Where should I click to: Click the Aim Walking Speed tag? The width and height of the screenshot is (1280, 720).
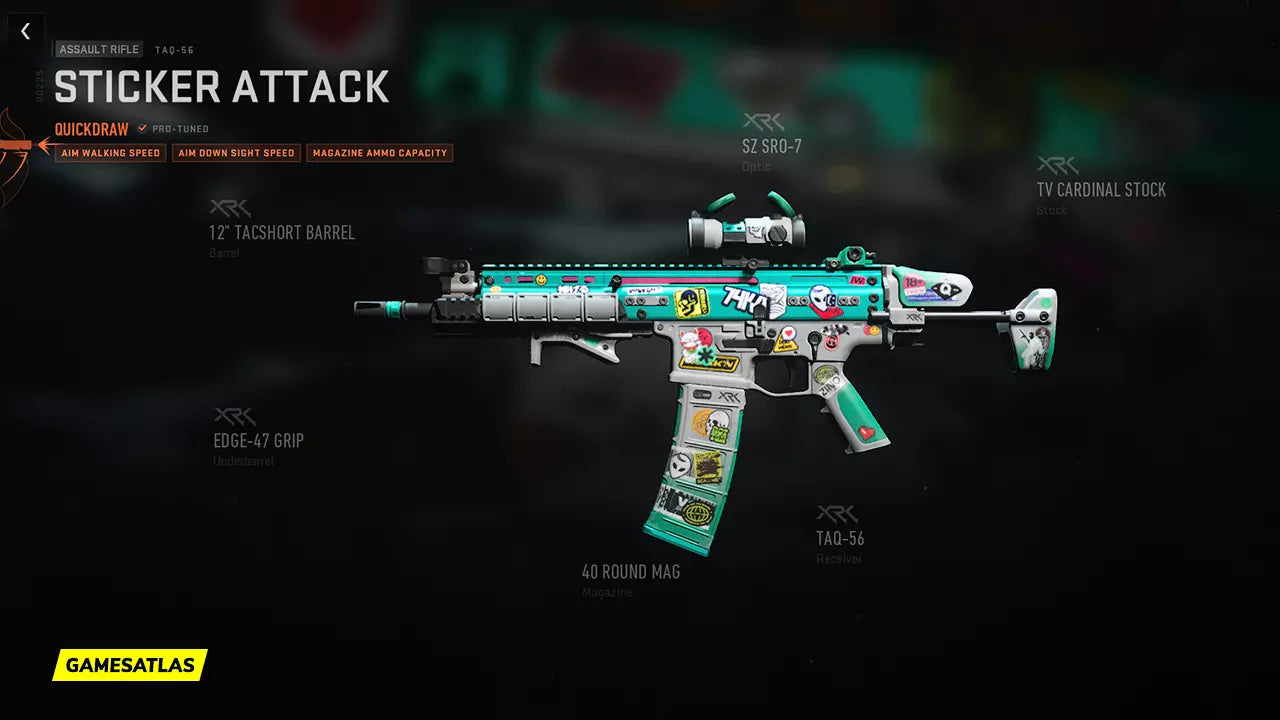tap(110, 153)
